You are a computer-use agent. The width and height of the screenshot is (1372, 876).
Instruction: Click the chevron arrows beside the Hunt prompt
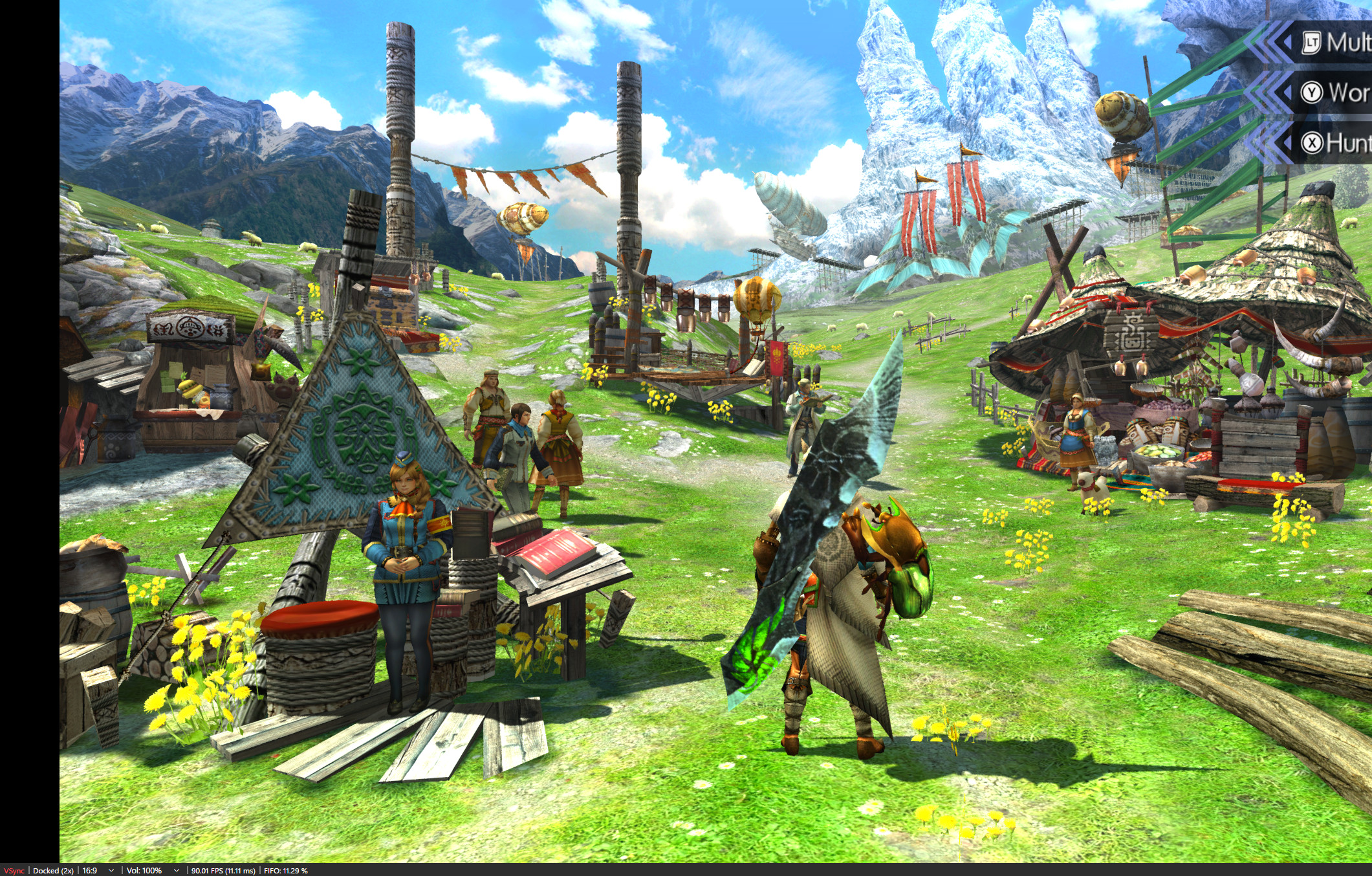pos(1267,140)
